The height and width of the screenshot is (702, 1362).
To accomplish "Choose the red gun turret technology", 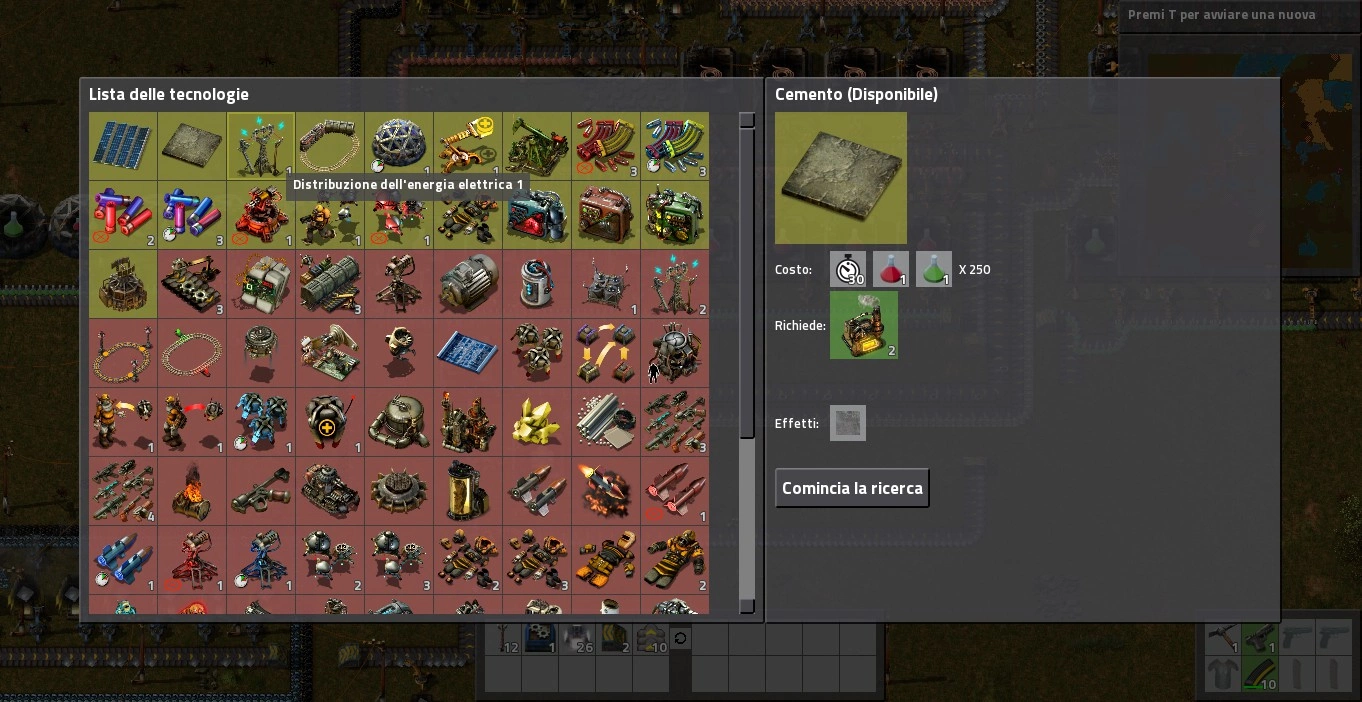I will click(261, 215).
